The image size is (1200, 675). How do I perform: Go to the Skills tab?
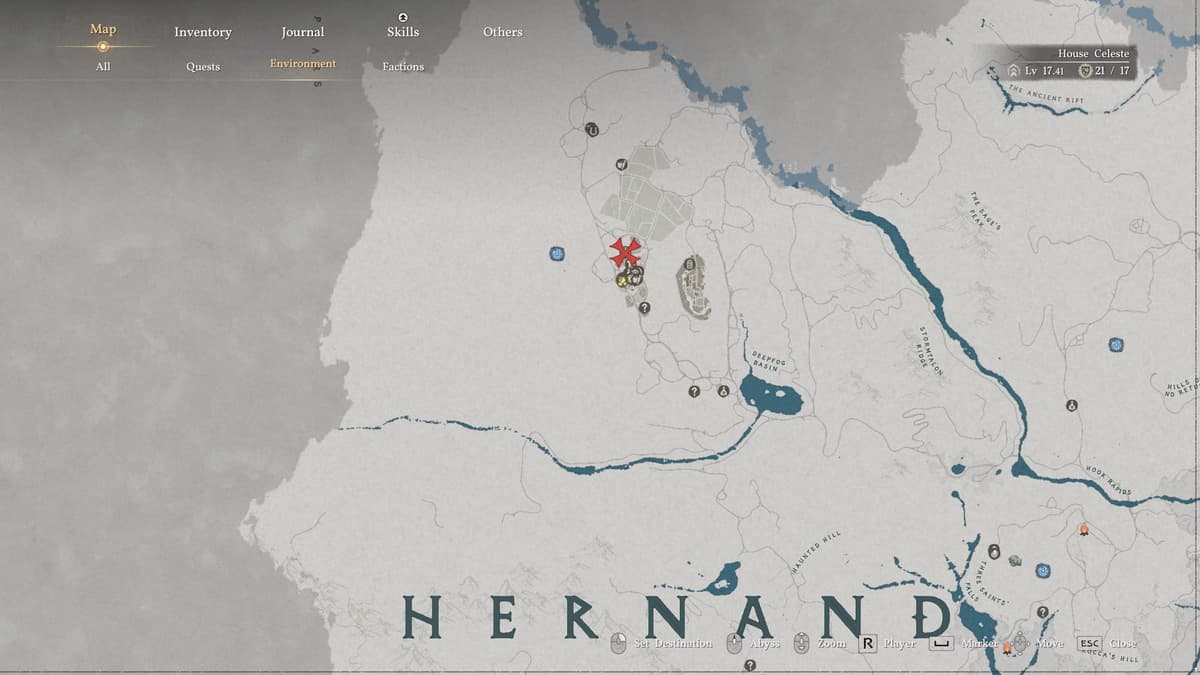point(403,32)
